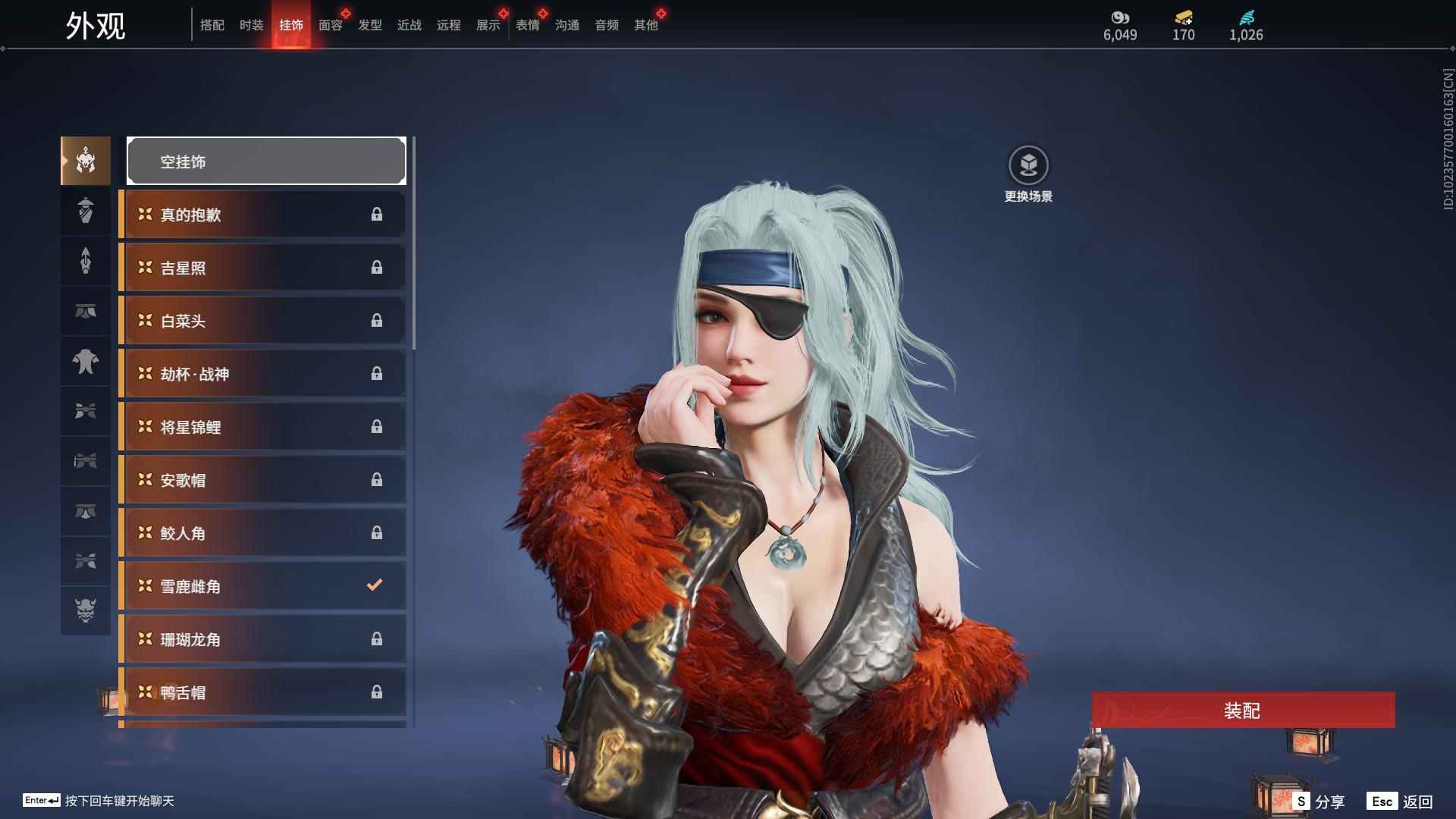Switch to the 搭配 tab
The width and height of the screenshot is (1456, 819).
tap(212, 25)
